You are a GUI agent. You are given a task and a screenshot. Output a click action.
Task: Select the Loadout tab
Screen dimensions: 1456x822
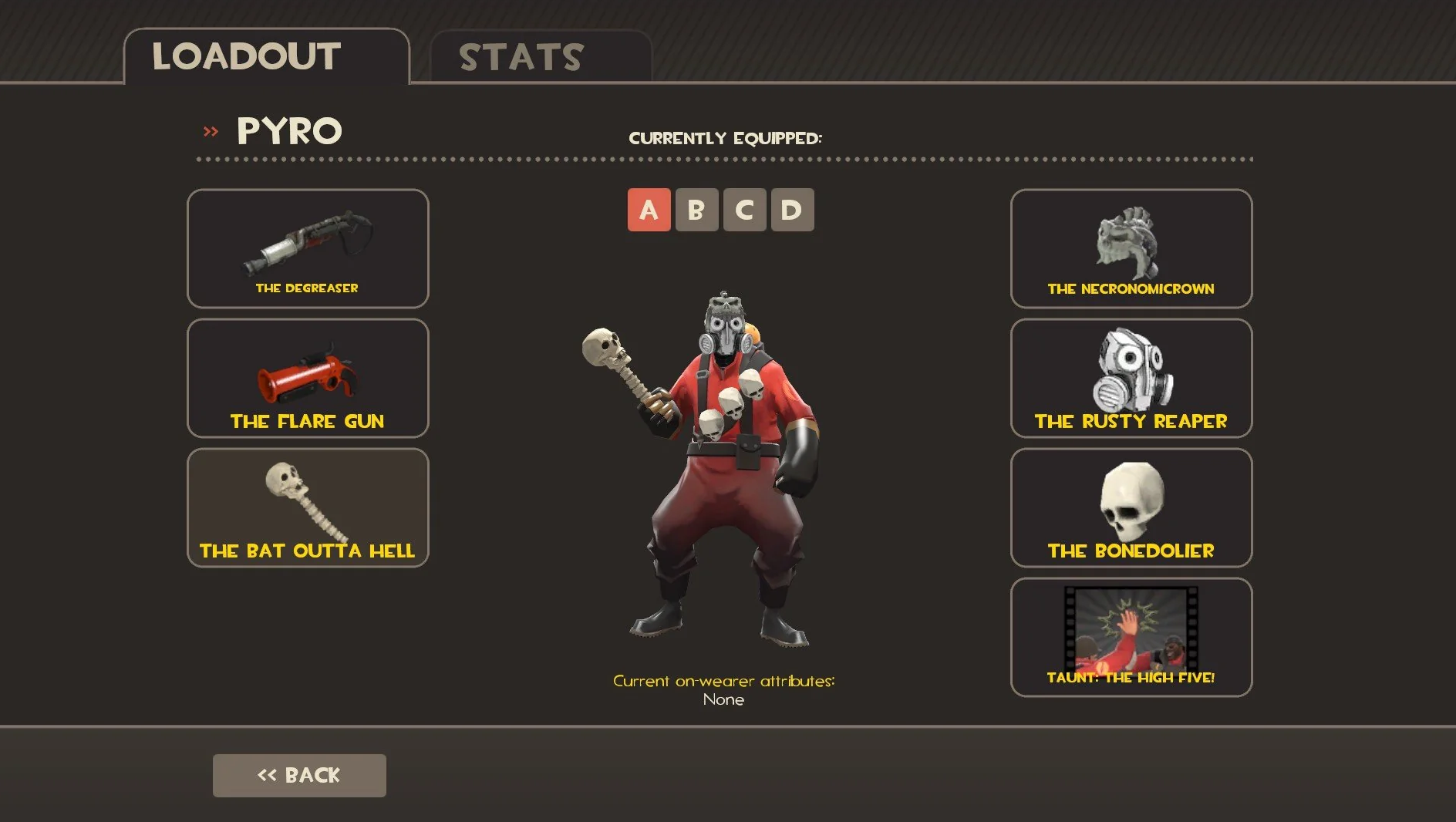(x=266, y=57)
